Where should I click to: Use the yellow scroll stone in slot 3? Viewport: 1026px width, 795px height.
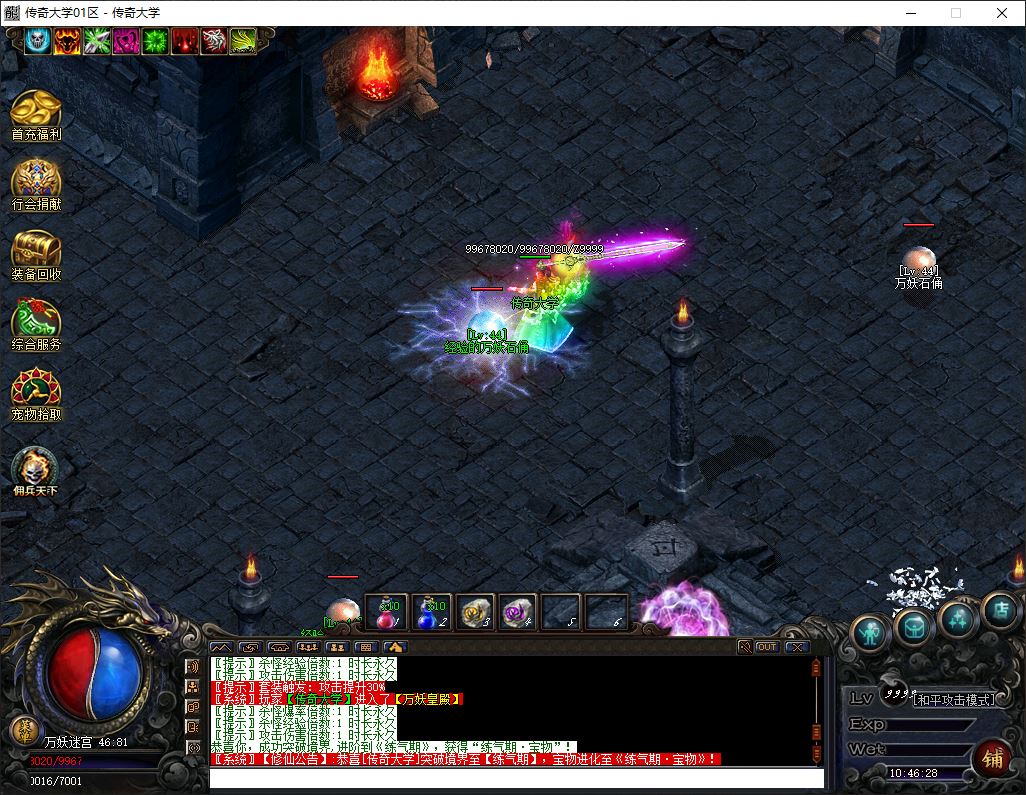pos(476,612)
